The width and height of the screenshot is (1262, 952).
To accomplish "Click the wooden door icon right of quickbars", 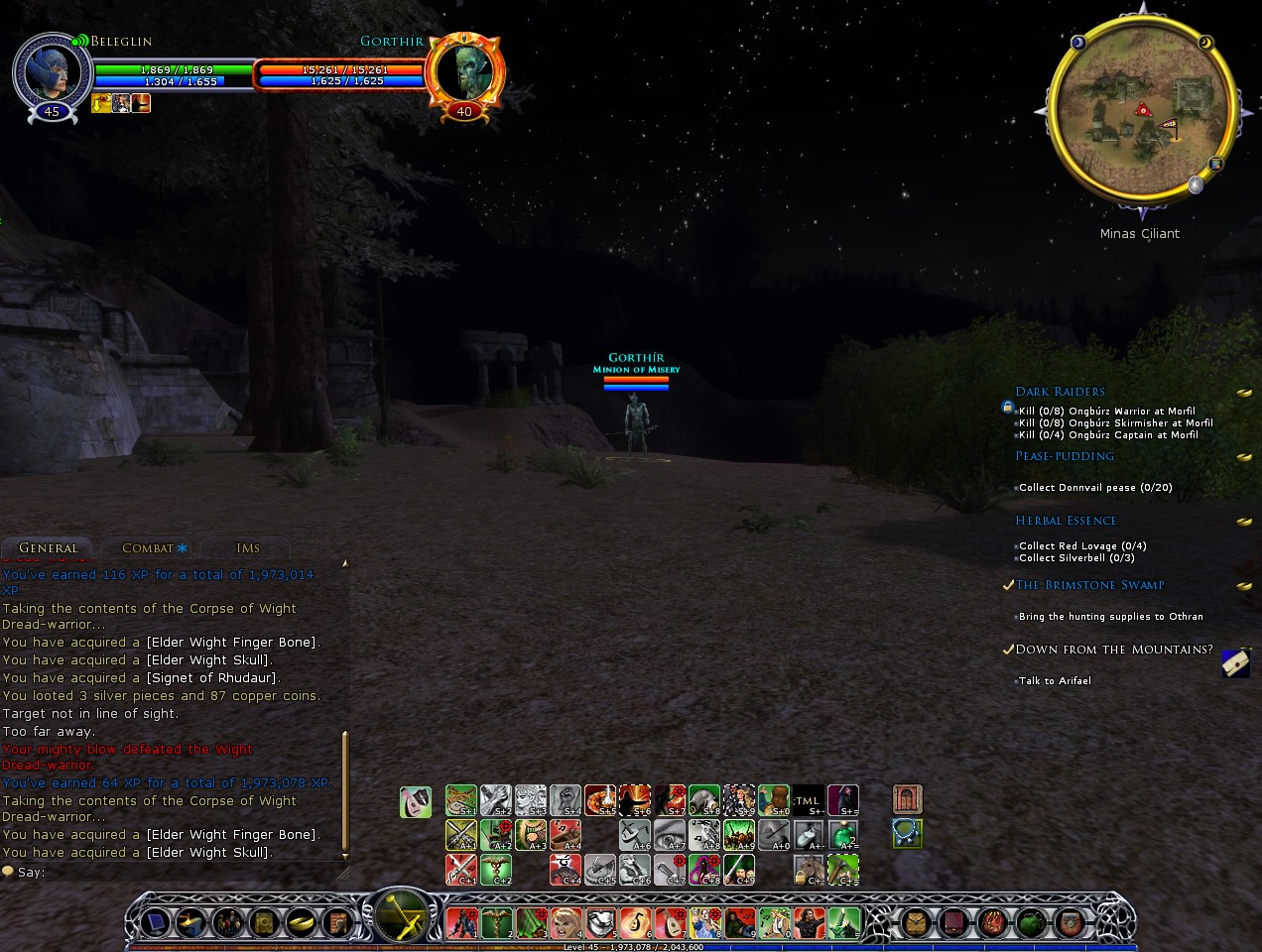I will tap(907, 799).
